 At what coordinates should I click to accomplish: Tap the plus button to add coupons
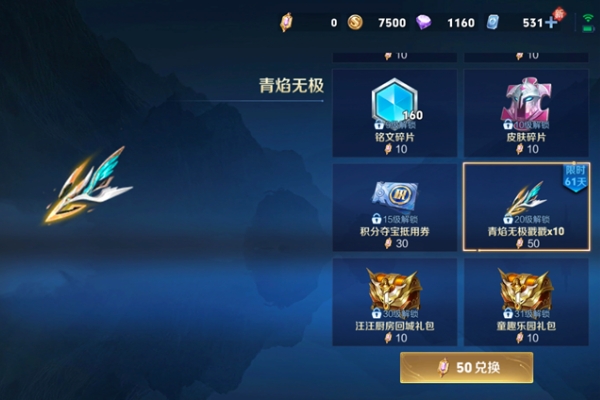(x=551, y=22)
